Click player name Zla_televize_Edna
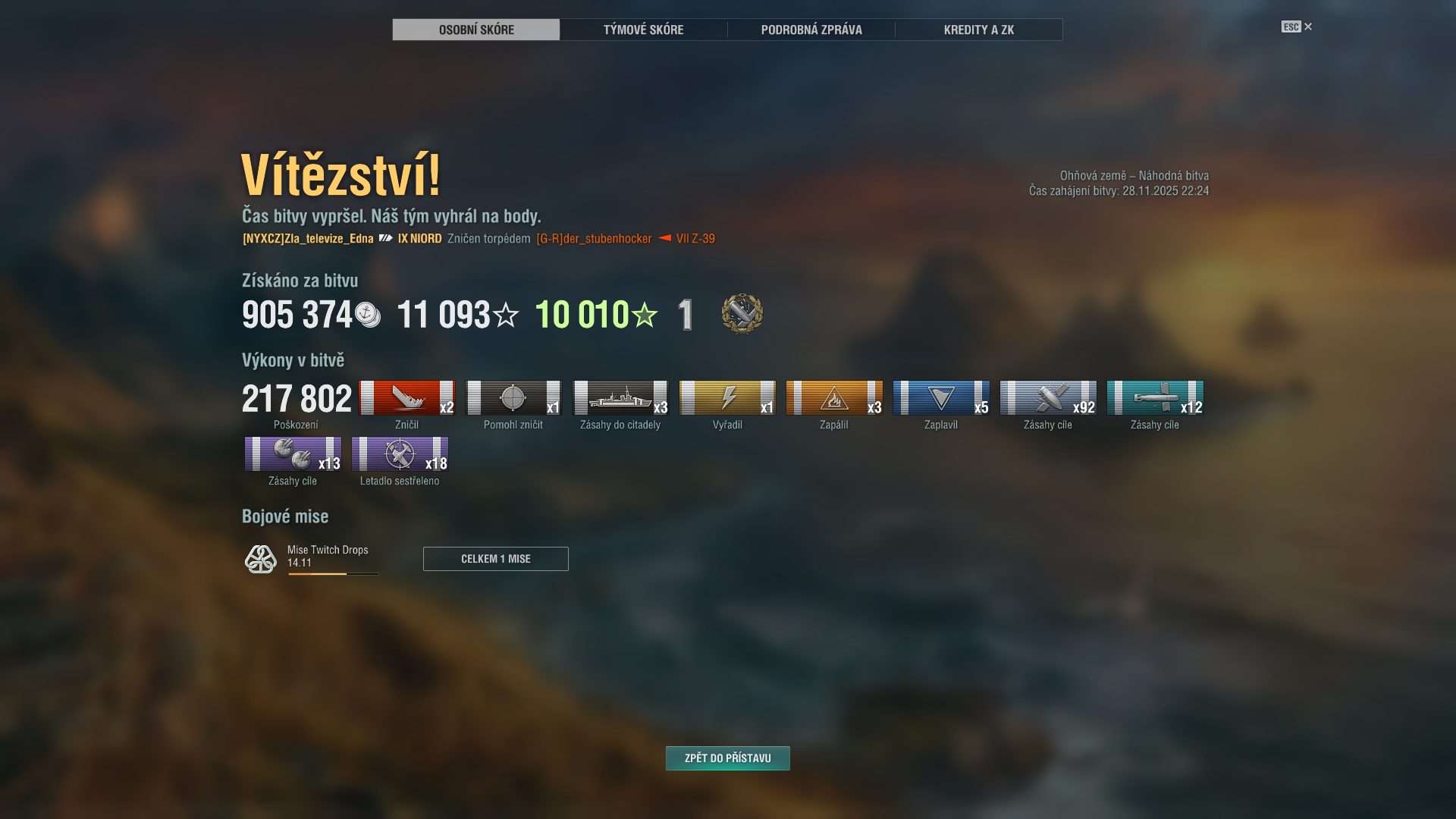Screen dimensions: 1456x819 coord(308,239)
